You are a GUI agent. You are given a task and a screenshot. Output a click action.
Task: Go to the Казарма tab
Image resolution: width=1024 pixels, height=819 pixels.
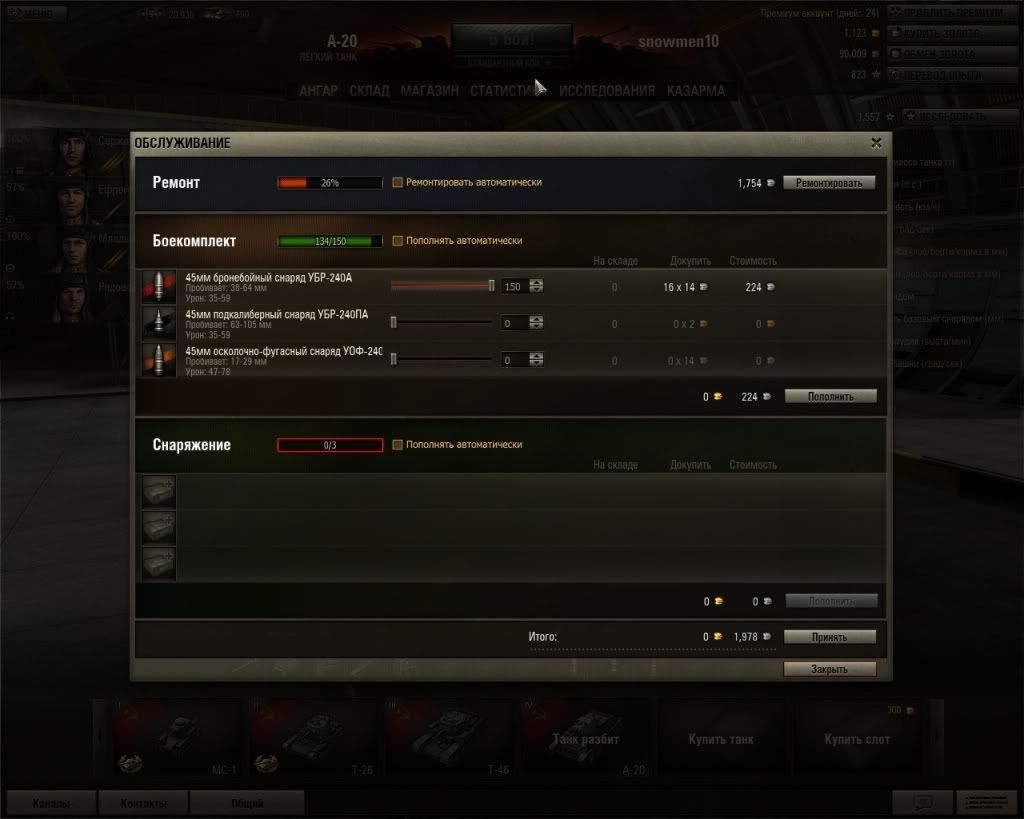[x=696, y=91]
